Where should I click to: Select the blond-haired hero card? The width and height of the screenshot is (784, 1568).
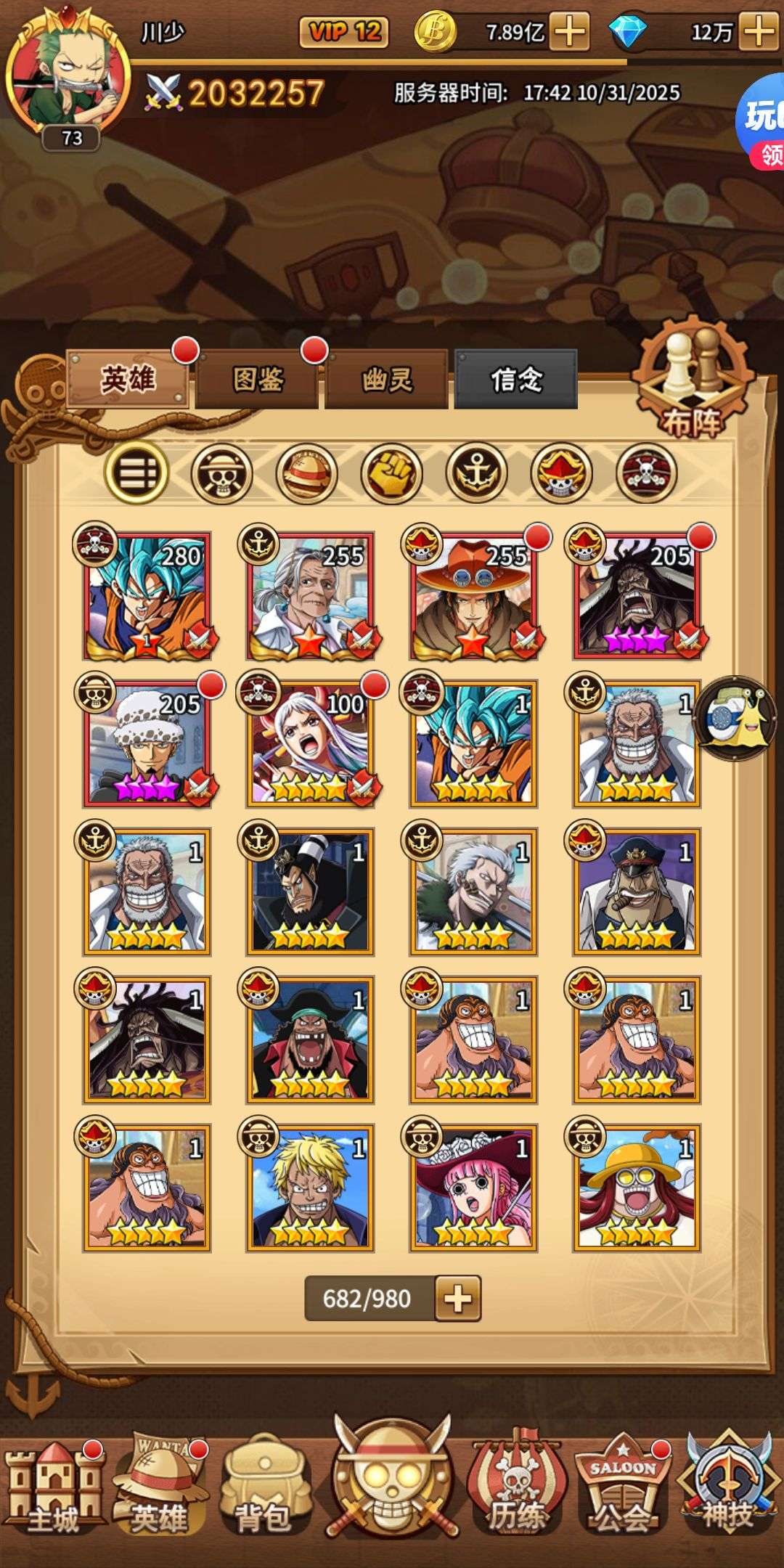[311, 1188]
